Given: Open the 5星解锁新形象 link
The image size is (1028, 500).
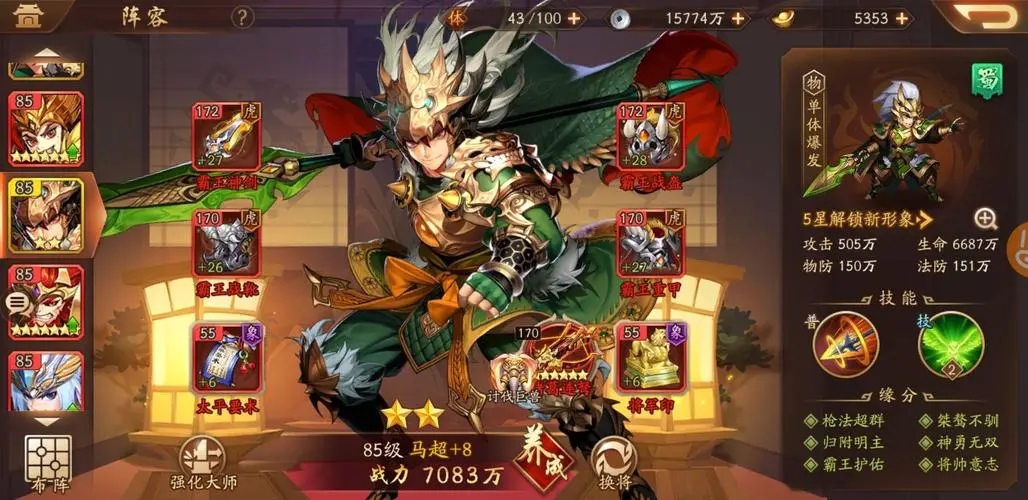Looking at the screenshot, I should [866, 218].
